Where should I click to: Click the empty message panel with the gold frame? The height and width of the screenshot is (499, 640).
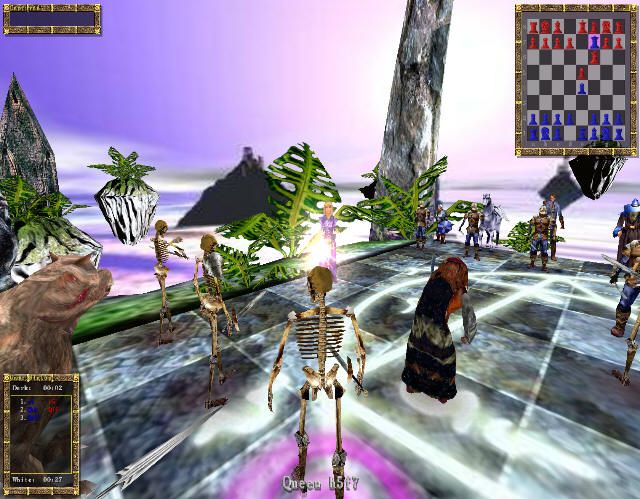point(52,19)
